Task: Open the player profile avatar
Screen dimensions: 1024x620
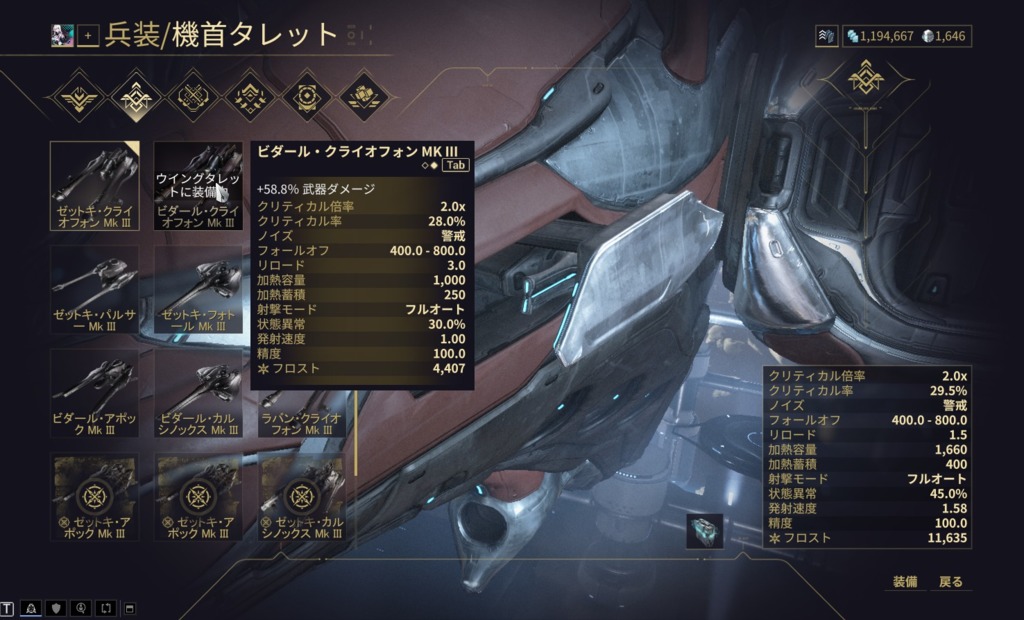Action: click(63, 36)
